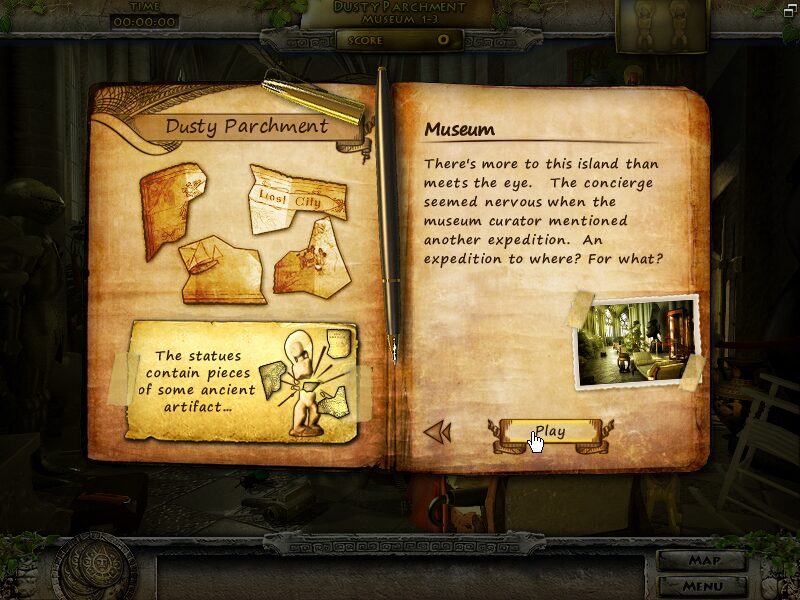This screenshot has width=800, height=600.
Task: Open the Map
Action: 702,560
